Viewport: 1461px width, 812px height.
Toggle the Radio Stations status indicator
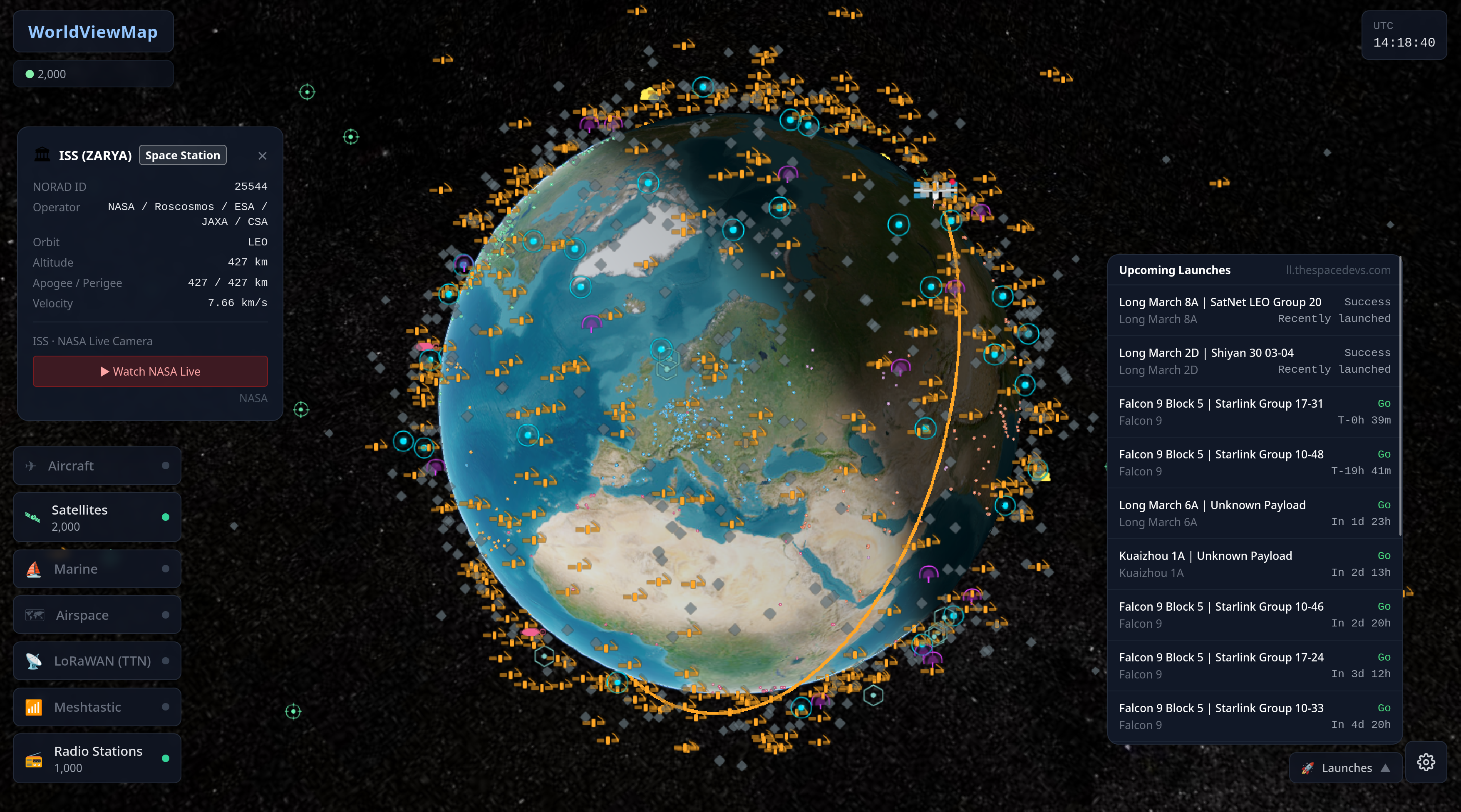pos(165,758)
